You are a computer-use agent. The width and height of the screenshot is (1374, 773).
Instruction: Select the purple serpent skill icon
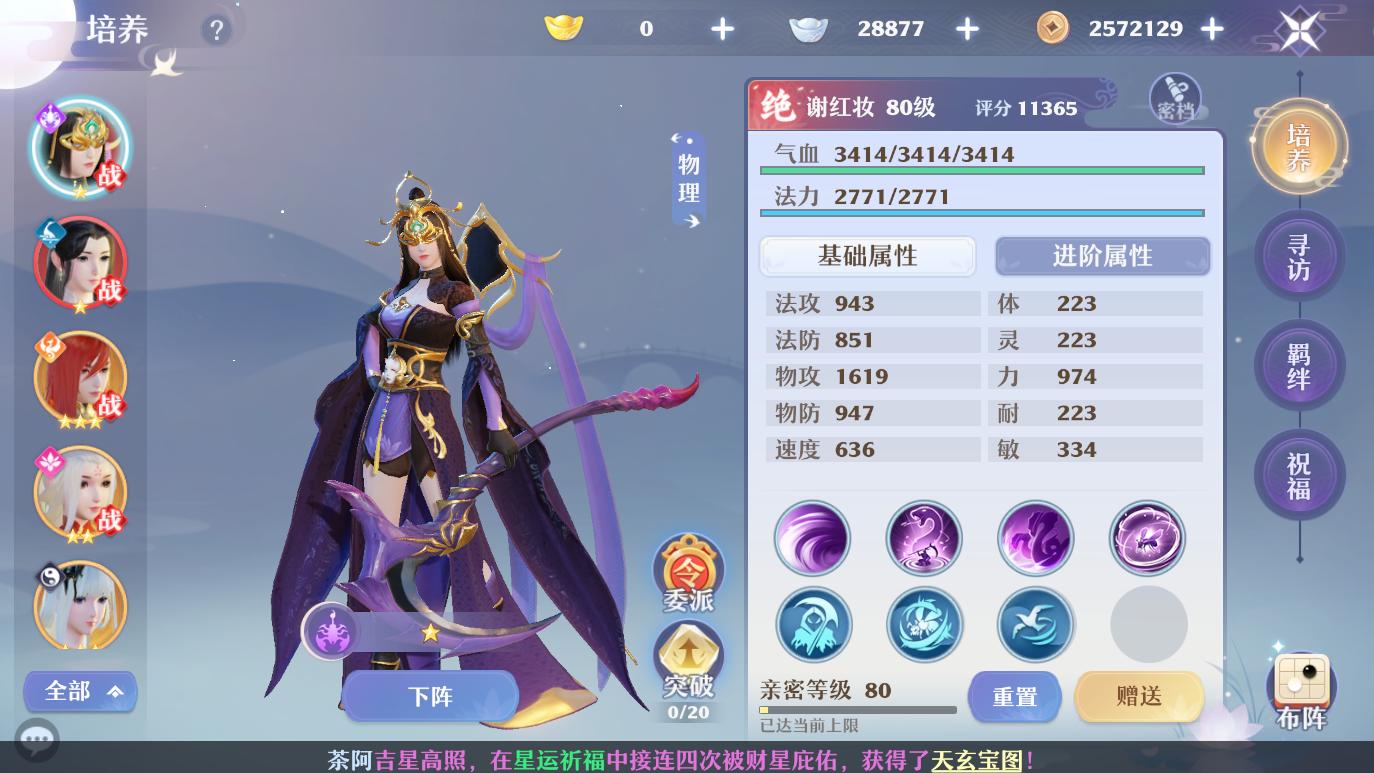pos(925,538)
